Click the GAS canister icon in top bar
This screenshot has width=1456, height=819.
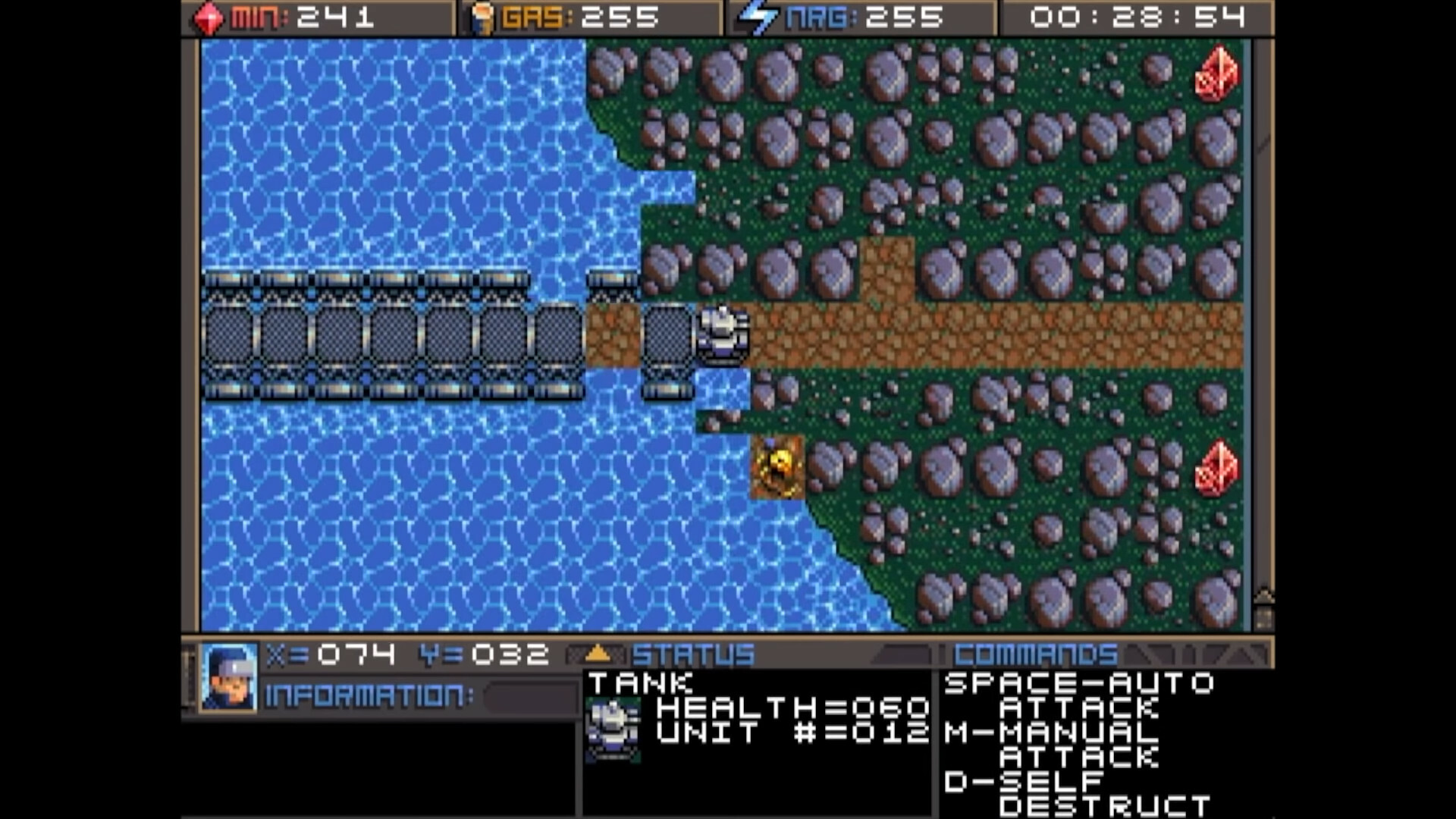(x=483, y=18)
